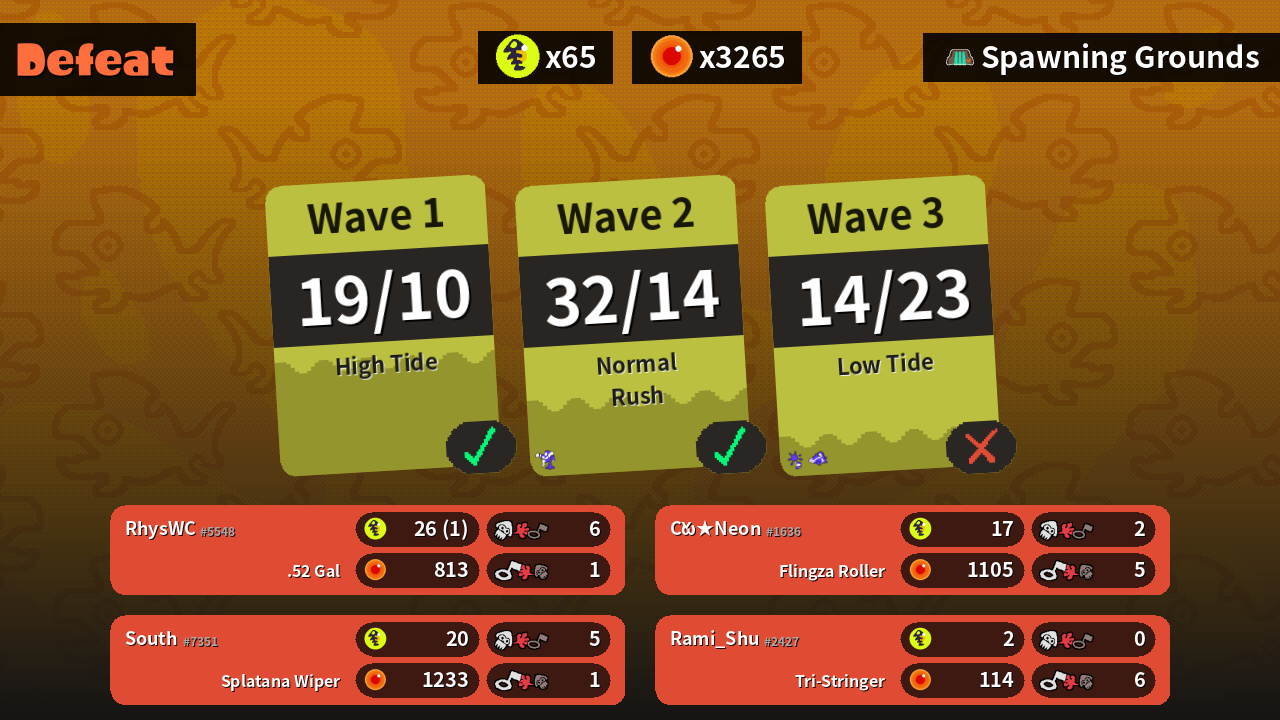The image size is (1280, 720).
Task: Open the Wave 2 Normal Rush card
Action: 632,325
